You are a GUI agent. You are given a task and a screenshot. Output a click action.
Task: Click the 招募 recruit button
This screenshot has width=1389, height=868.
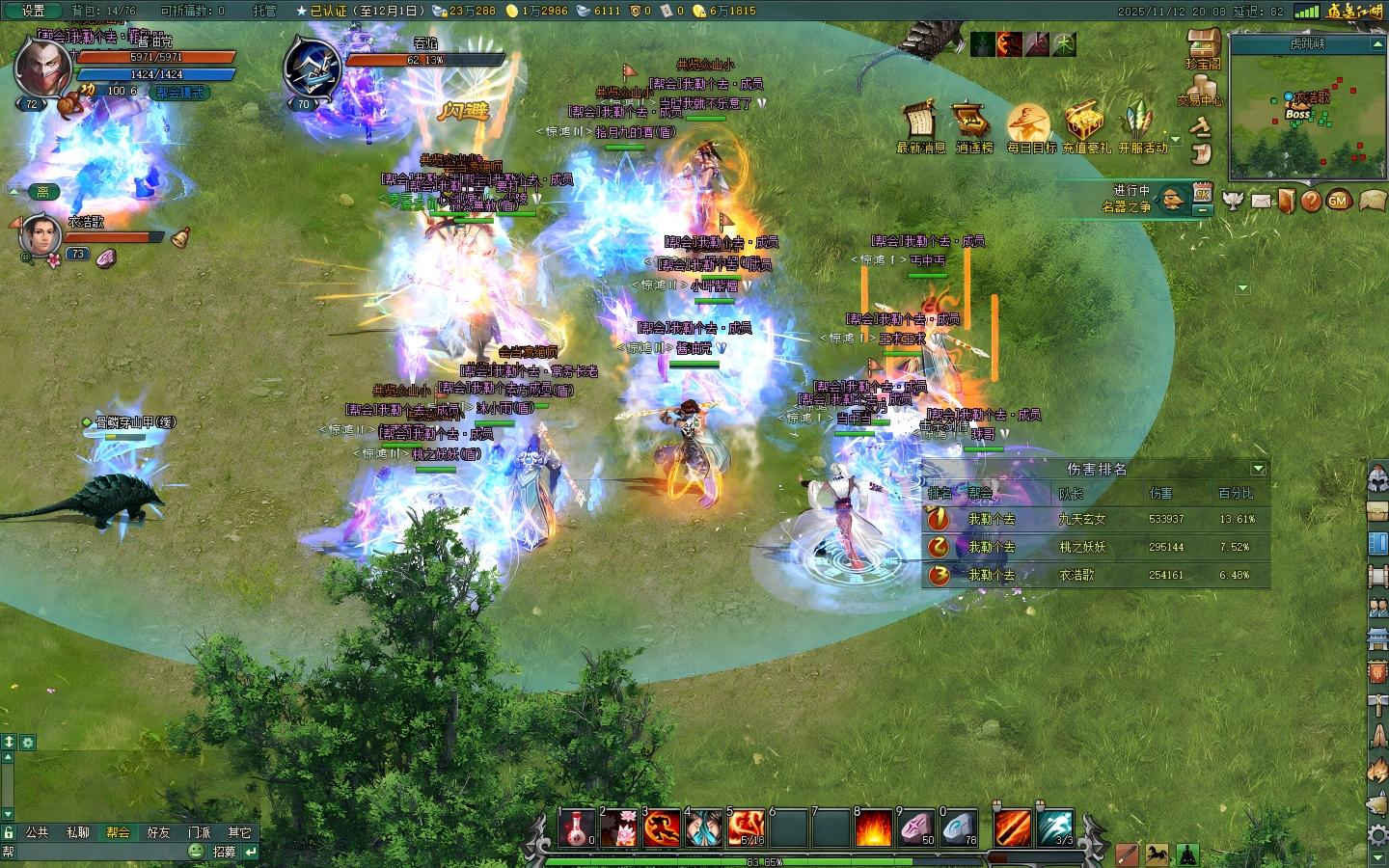click(224, 852)
